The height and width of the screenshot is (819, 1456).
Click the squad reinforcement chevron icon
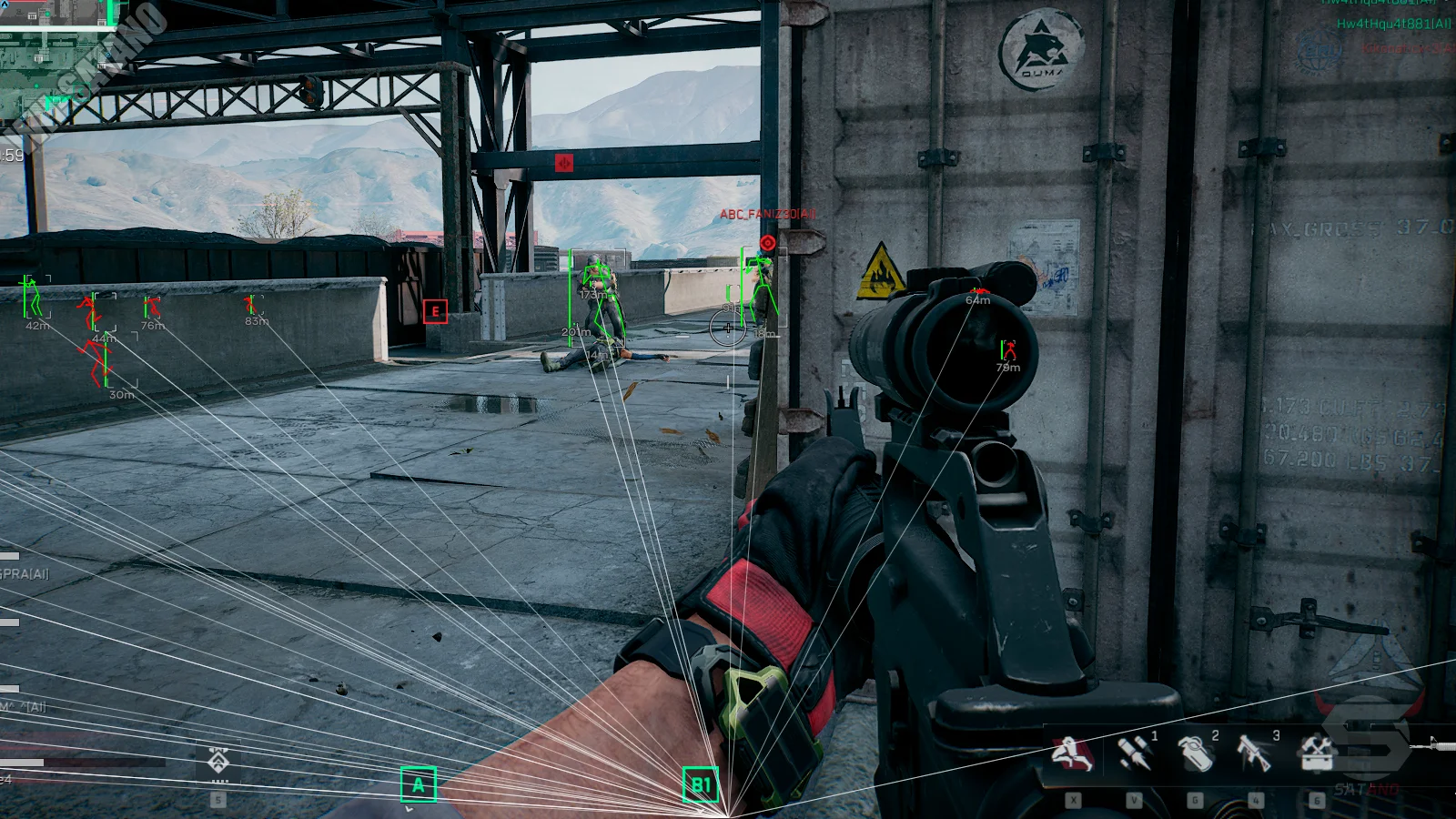217,761
